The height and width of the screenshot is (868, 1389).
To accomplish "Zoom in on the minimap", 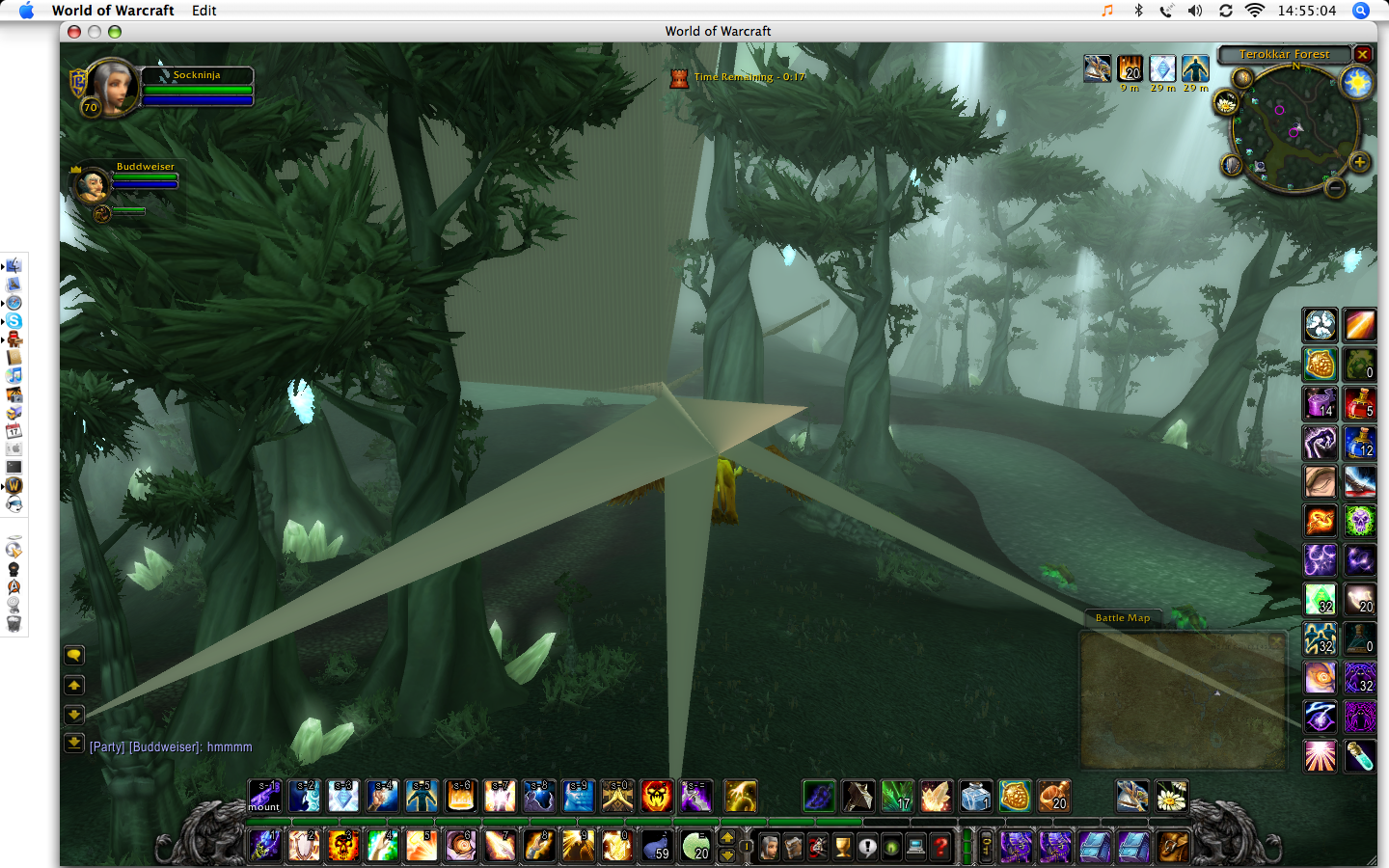I will pos(1359,162).
